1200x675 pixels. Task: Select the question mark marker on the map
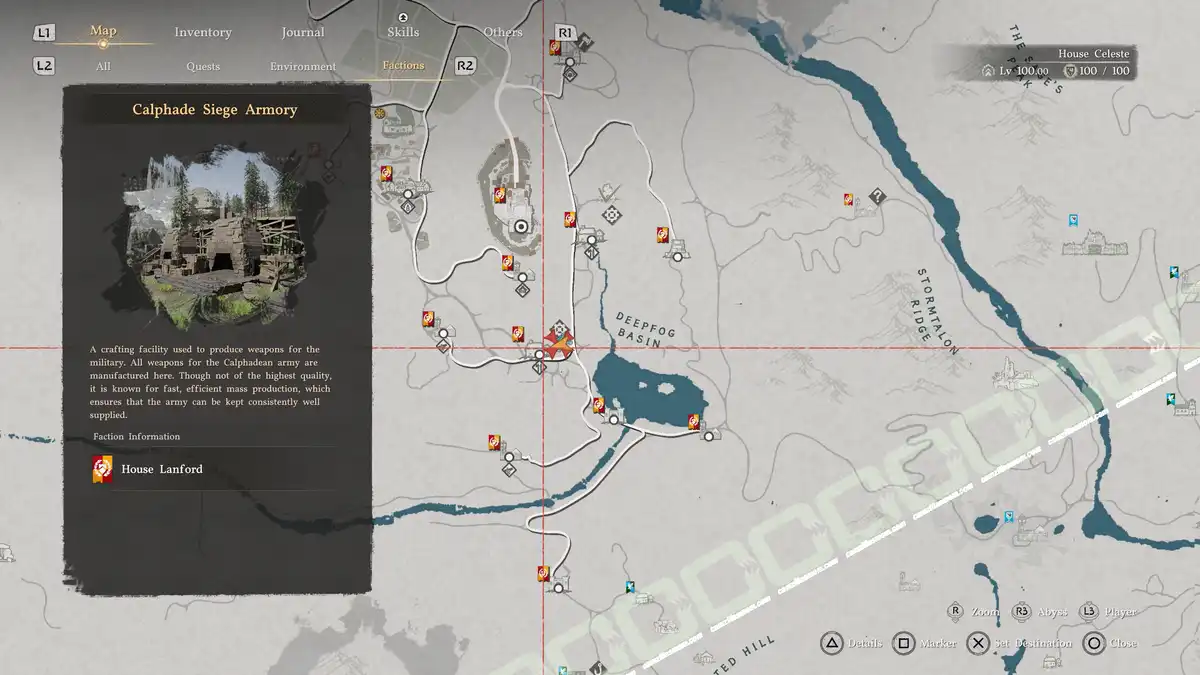coord(877,196)
